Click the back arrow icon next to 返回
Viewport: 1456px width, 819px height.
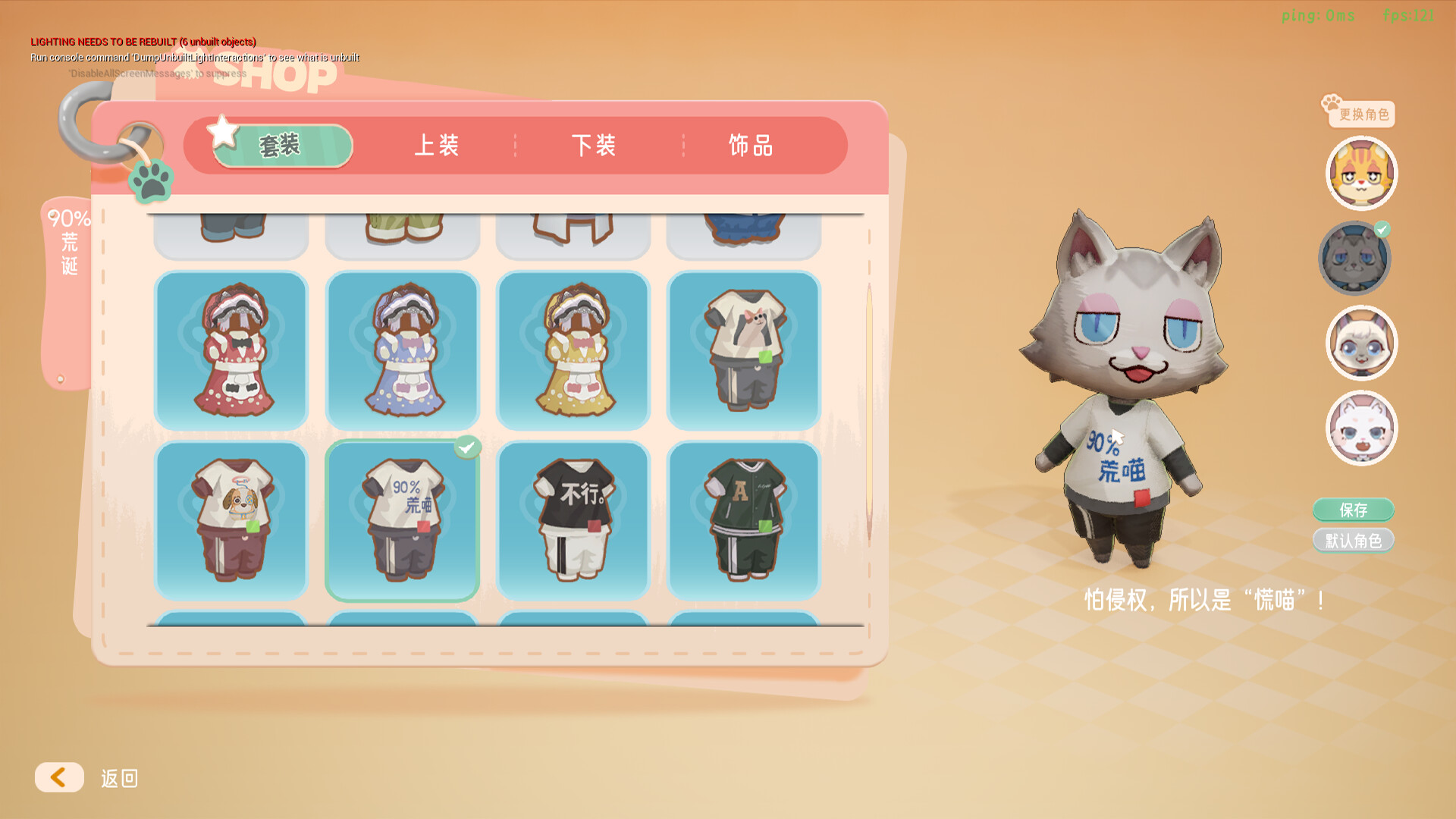click(x=59, y=777)
